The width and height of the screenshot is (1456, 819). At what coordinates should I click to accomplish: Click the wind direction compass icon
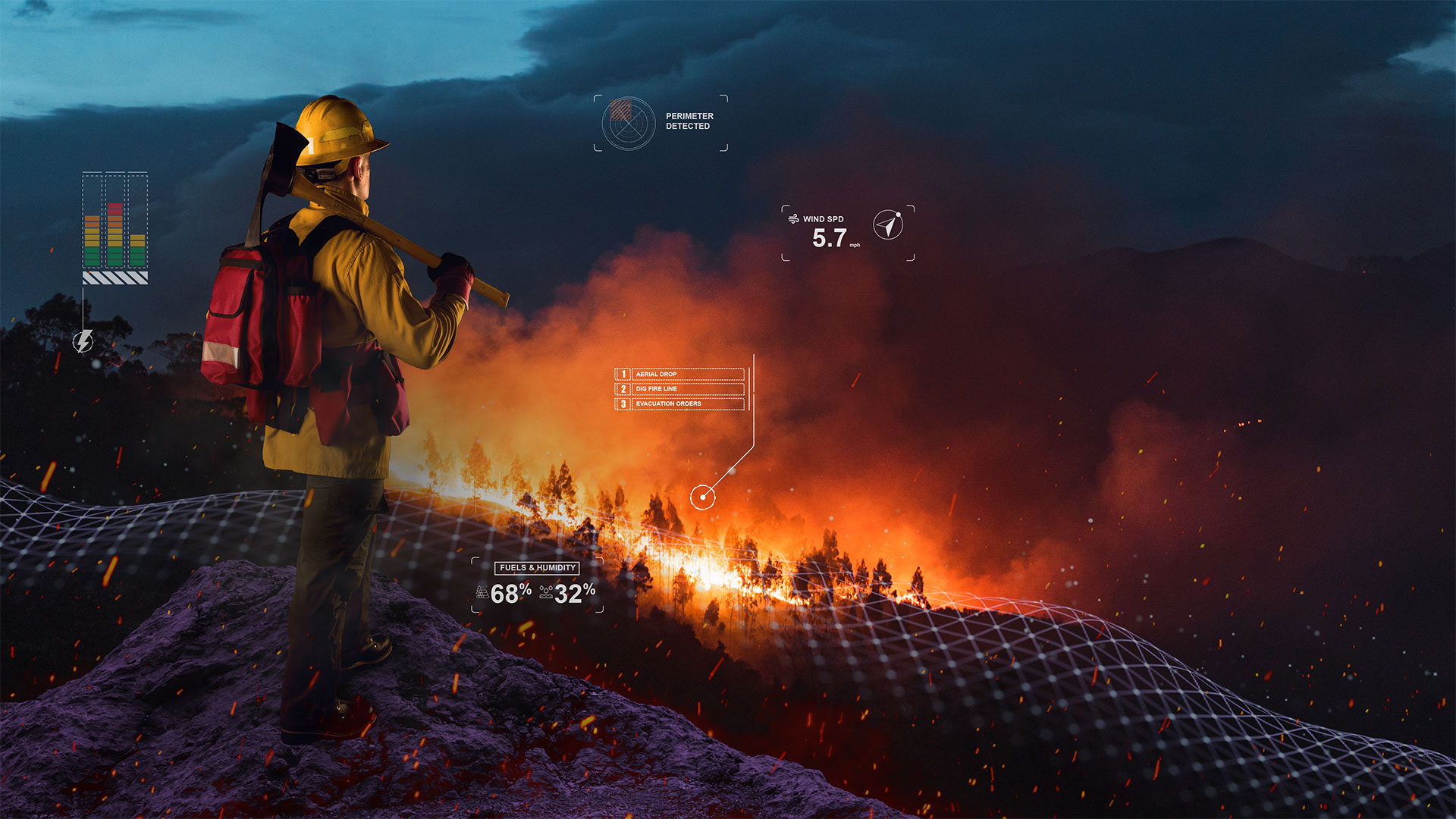[x=888, y=225]
